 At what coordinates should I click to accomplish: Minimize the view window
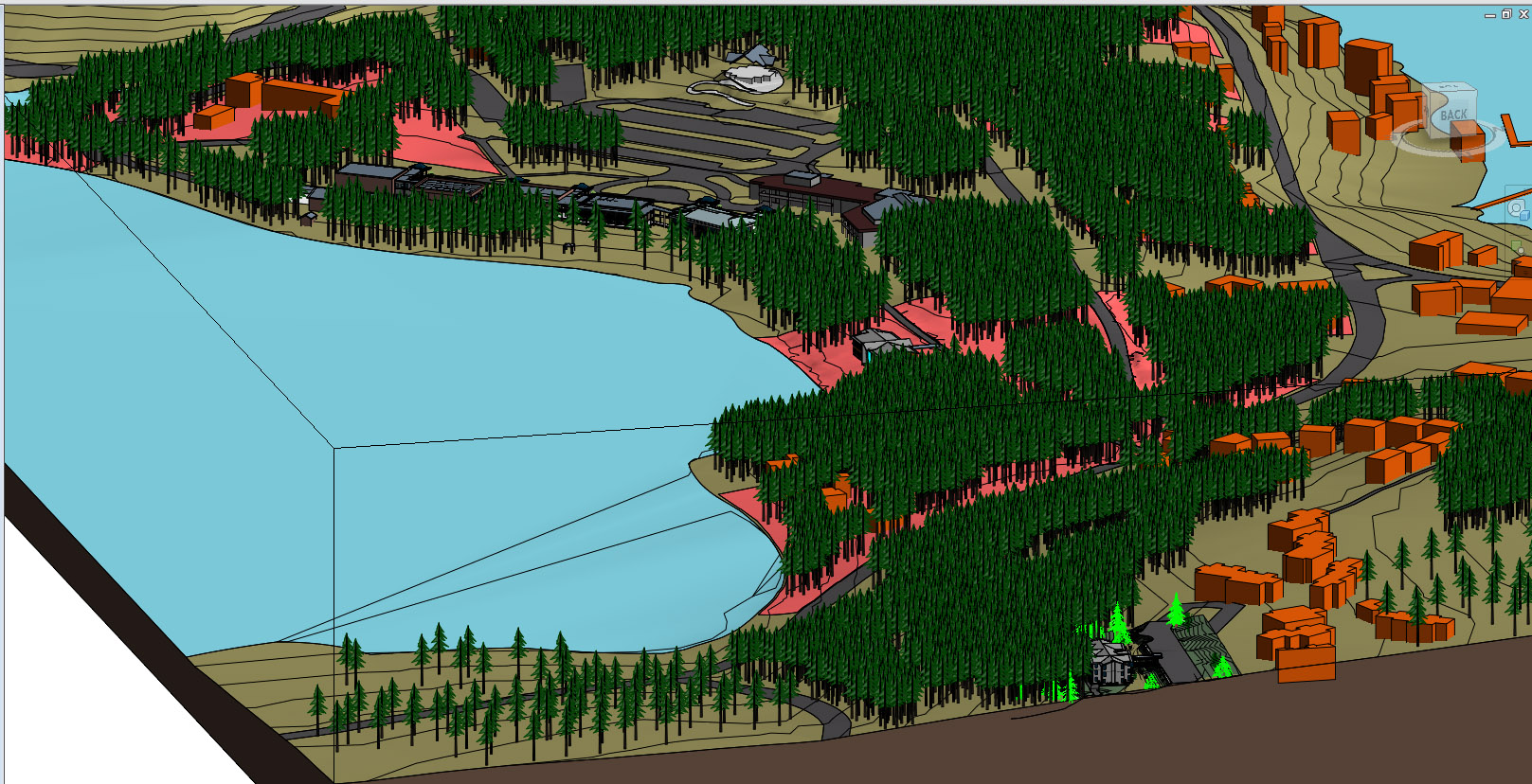click(1490, 15)
